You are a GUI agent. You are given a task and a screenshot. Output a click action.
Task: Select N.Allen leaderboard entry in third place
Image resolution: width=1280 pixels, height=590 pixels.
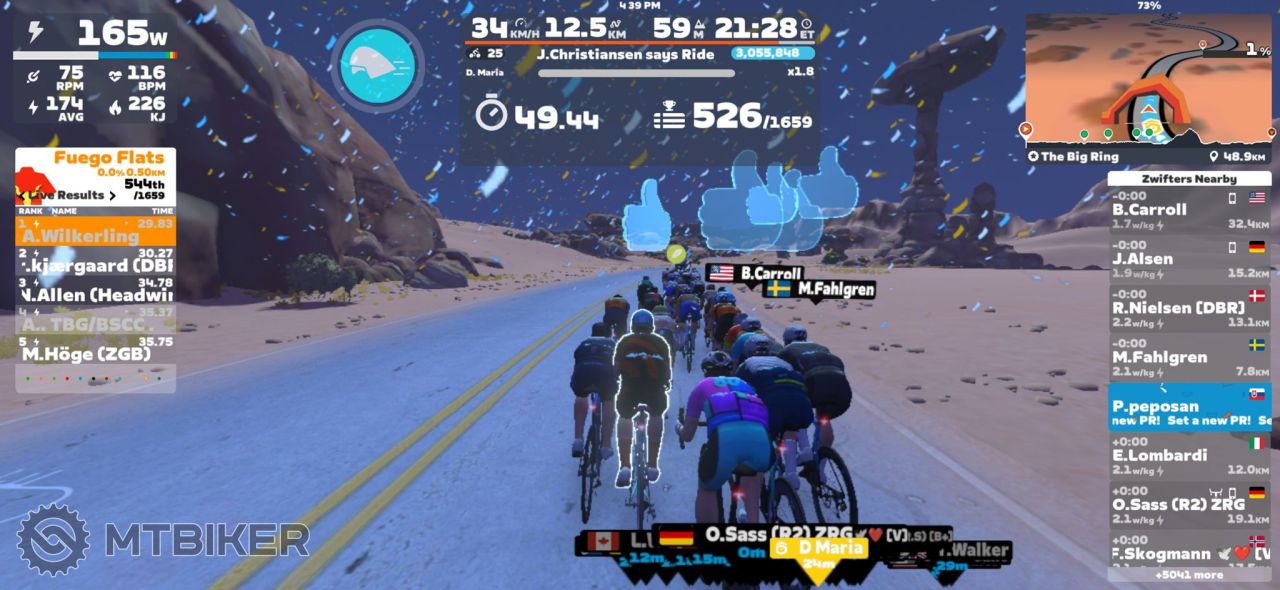tap(95, 295)
